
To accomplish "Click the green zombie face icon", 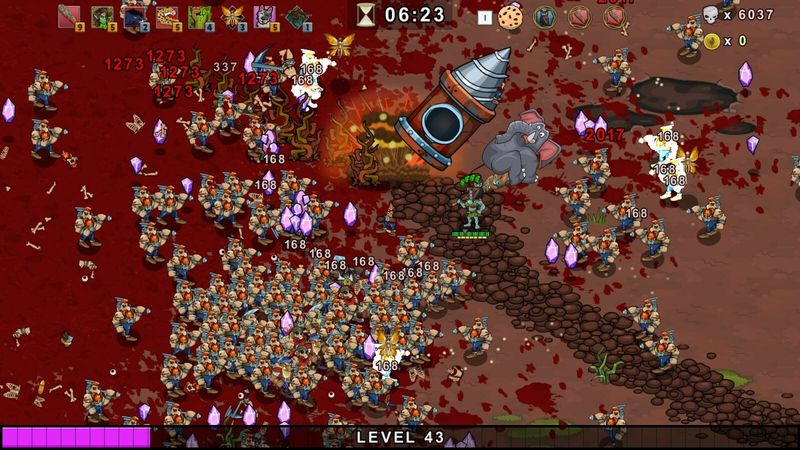I will coord(101,15).
